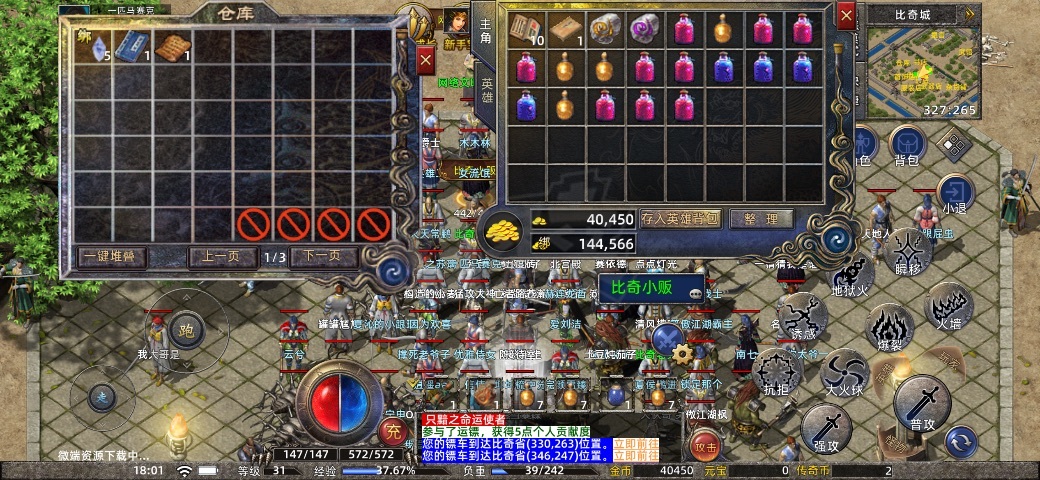Toggle the 跑 run button
Screen dimensions: 1040x480
point(185,328)
